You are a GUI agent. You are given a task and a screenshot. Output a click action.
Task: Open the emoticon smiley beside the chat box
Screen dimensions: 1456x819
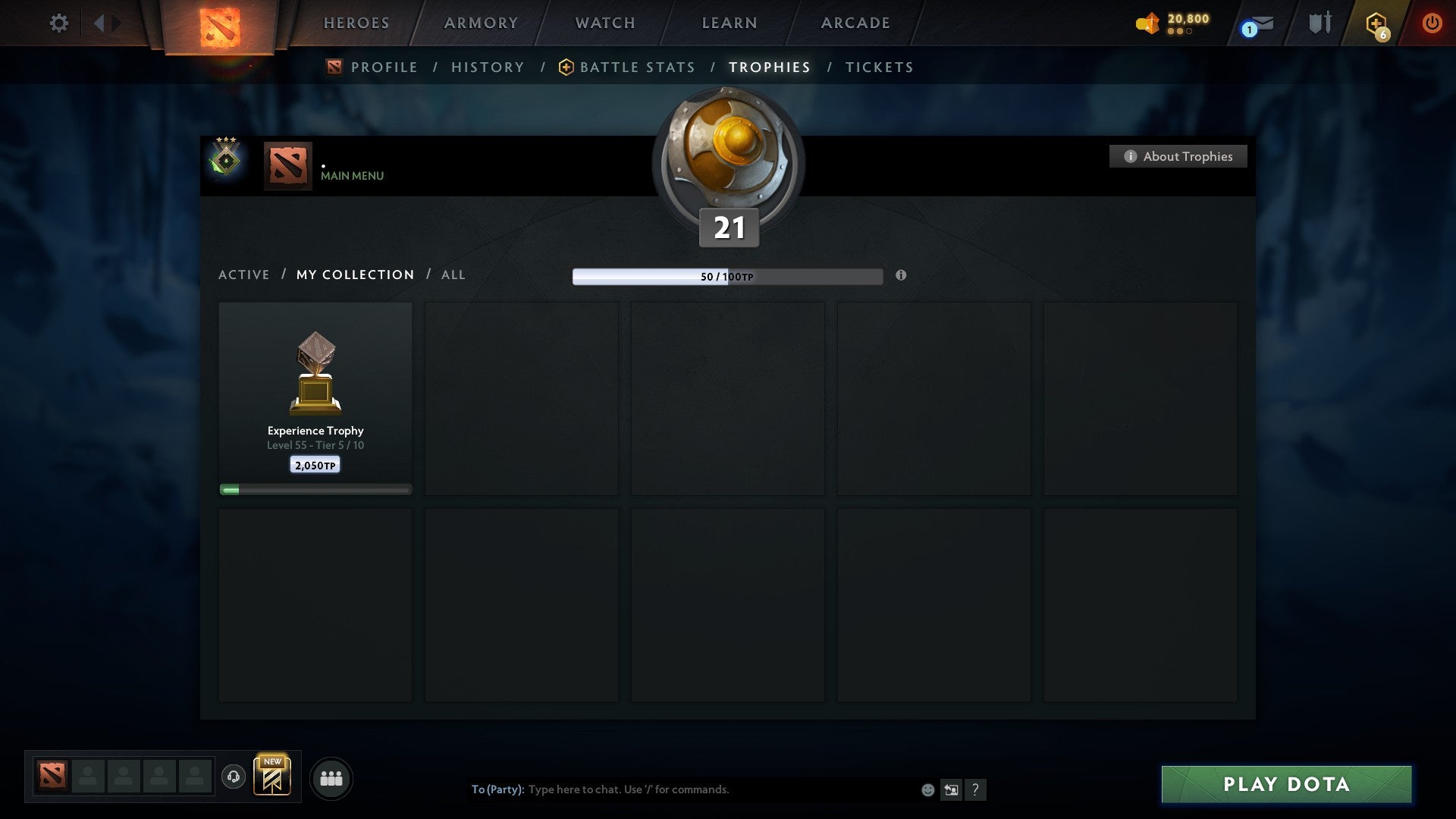click(x=927, y=789)
